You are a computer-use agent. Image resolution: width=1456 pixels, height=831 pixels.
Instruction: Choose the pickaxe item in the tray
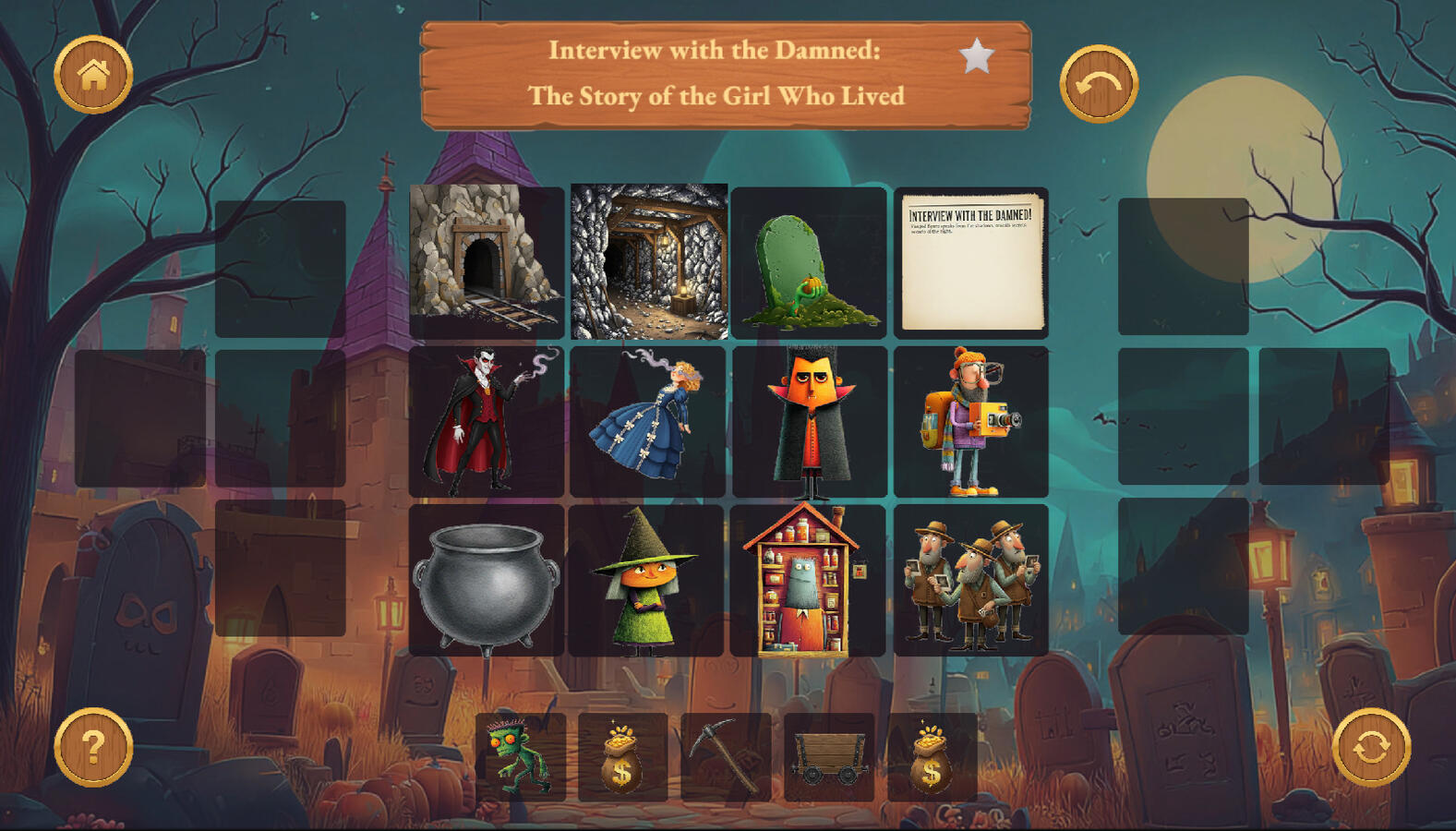tap(726, 756)
